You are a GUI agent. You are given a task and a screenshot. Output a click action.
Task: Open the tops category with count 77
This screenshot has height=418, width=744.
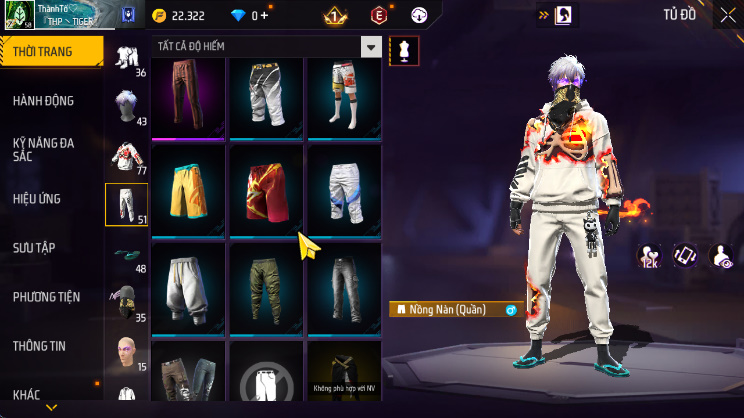pos(126,155)
